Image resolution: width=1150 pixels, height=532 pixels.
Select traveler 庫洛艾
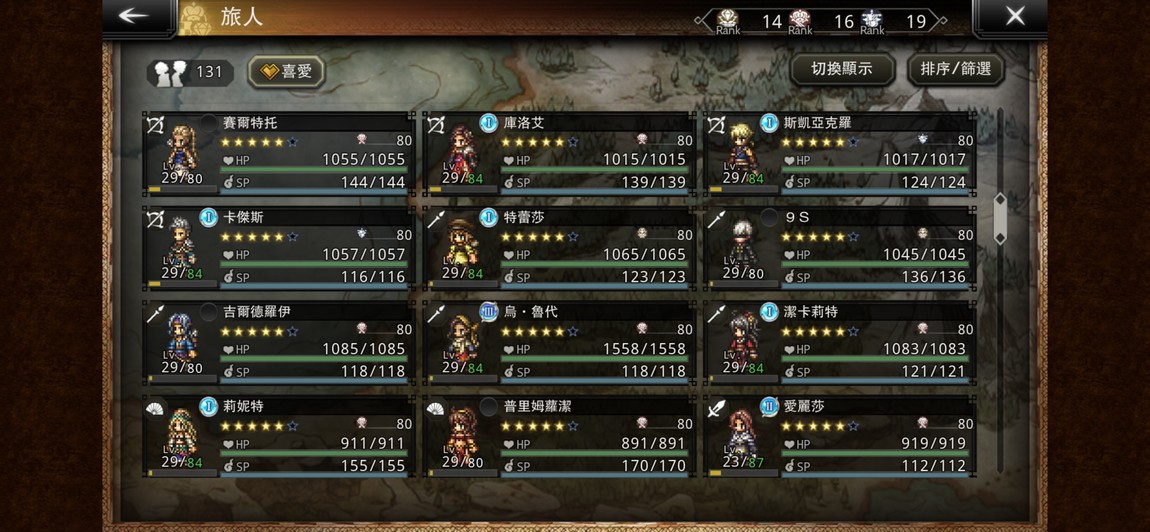click(x=559, y=153)
